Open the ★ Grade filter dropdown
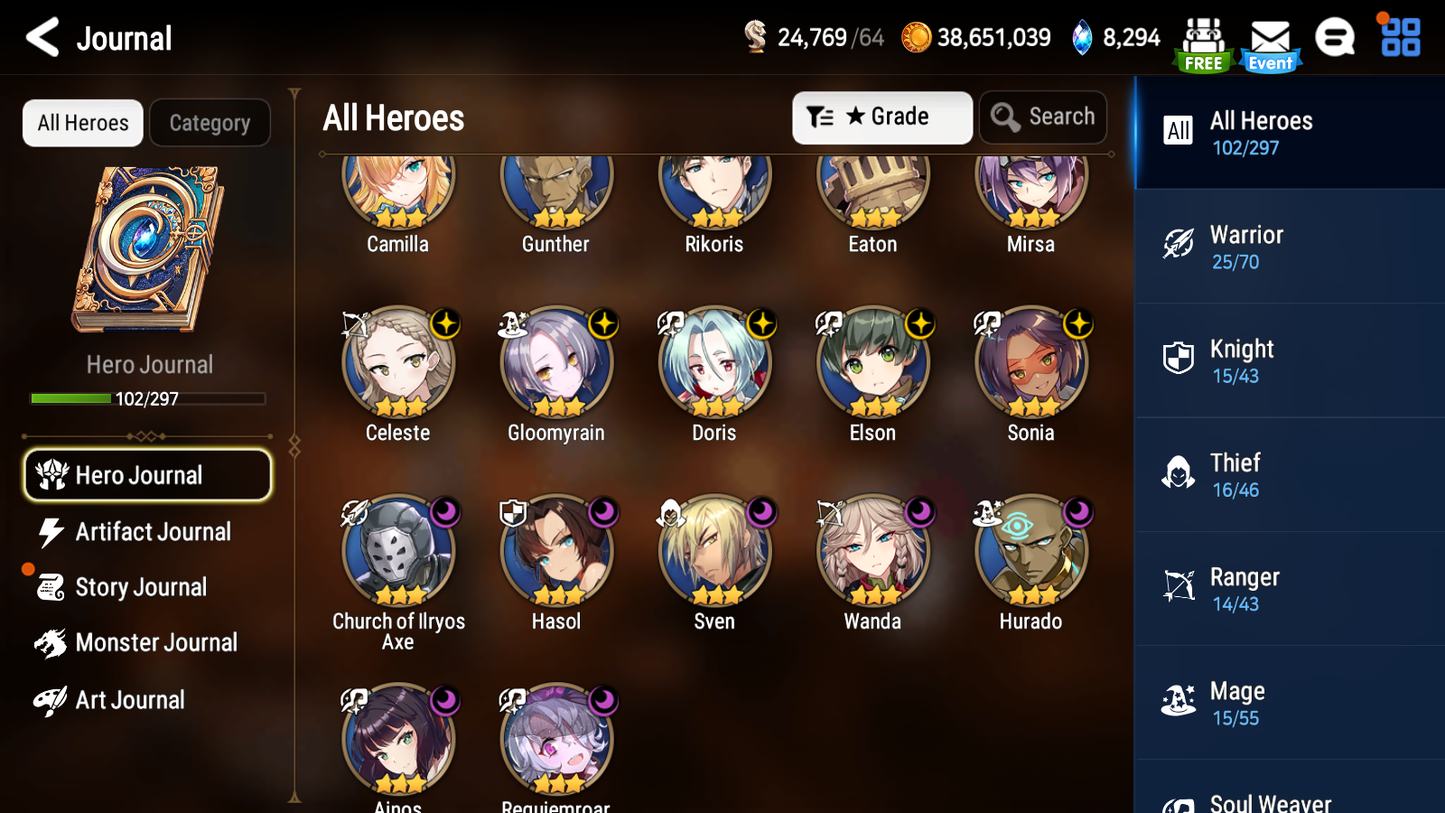The width and height of the screenshot is (1445, 813). 882,117
